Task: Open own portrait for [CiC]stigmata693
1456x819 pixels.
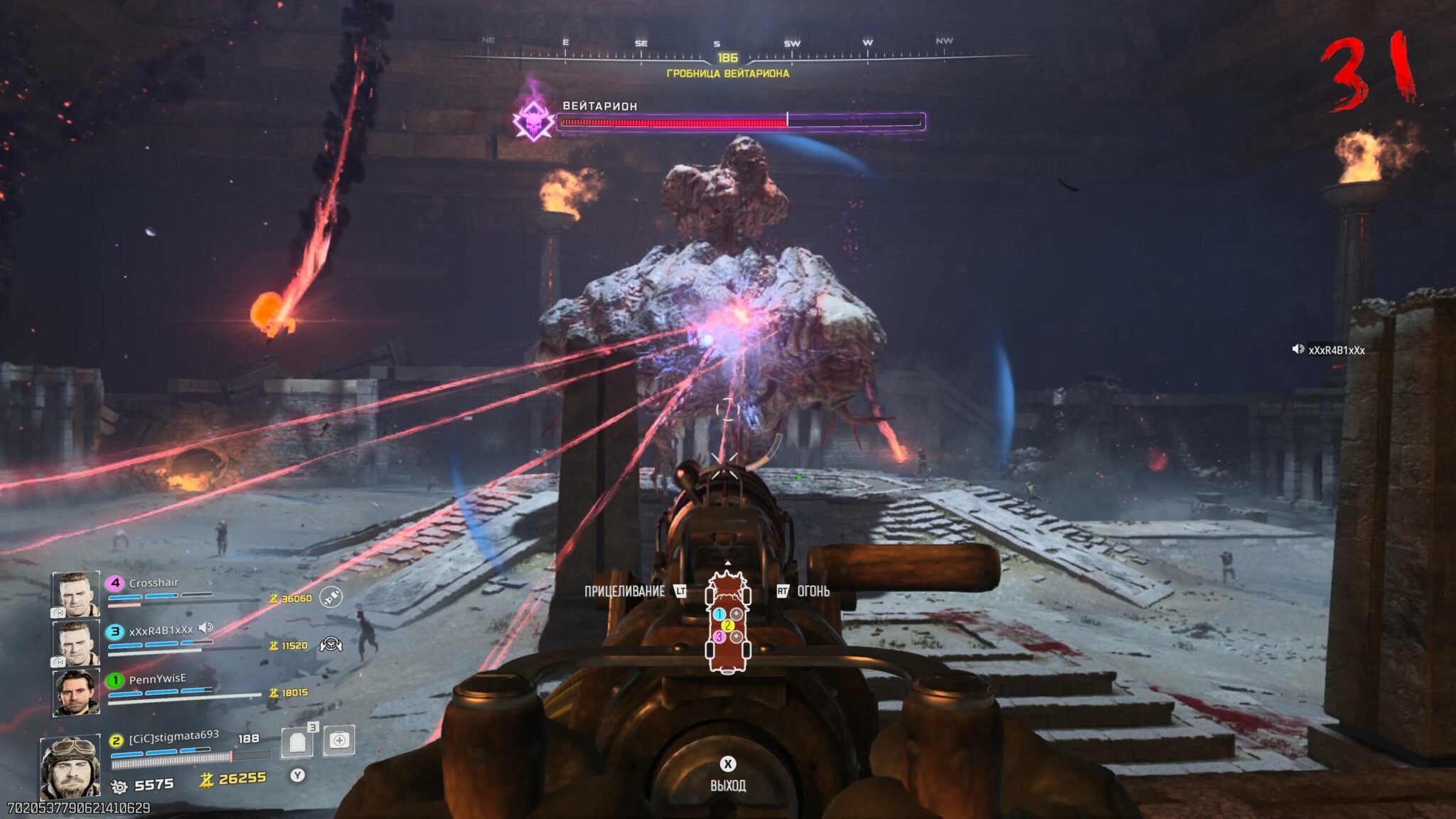Action: click(70, 769)
